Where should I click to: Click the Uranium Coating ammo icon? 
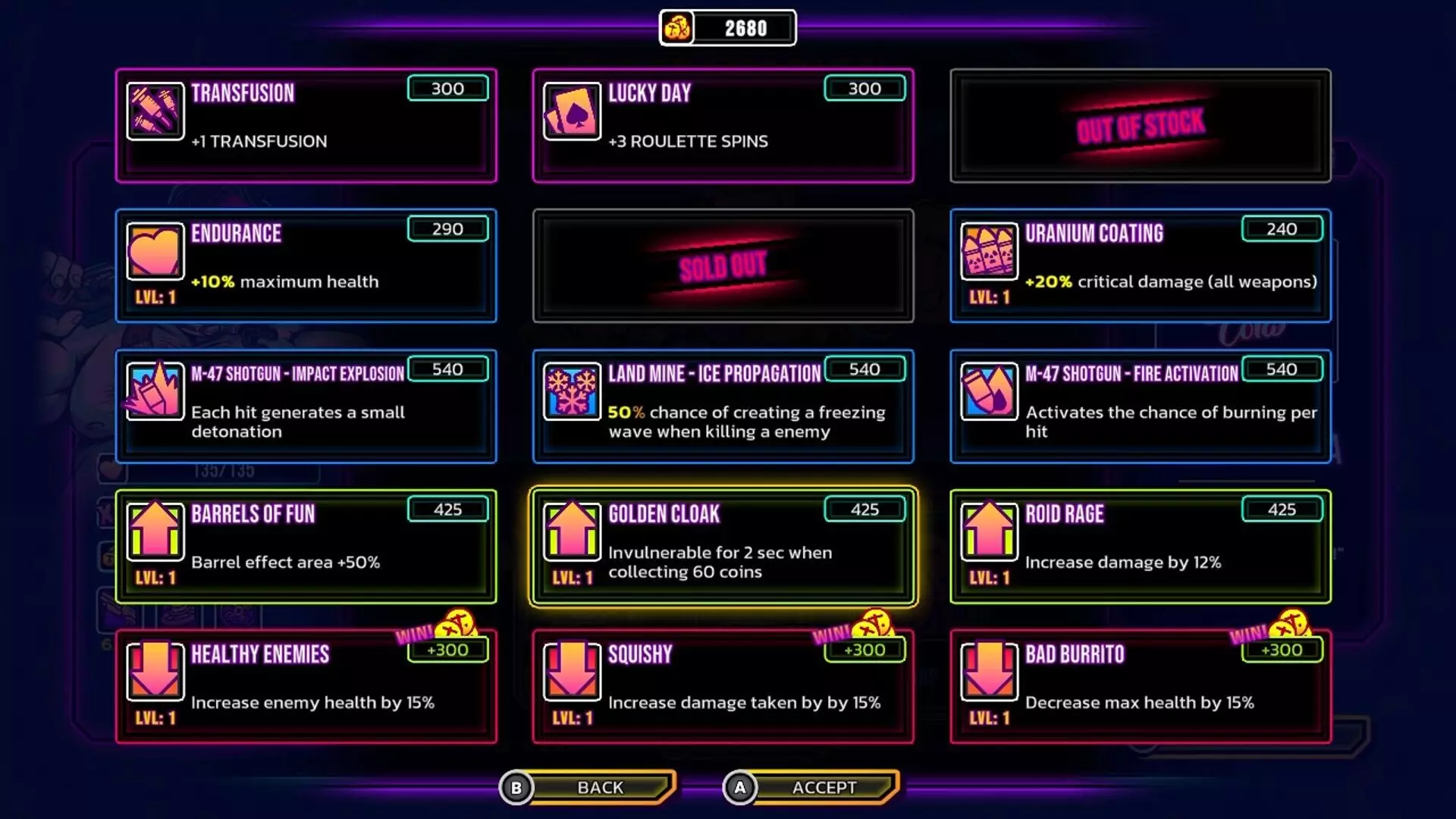[989, 253]
